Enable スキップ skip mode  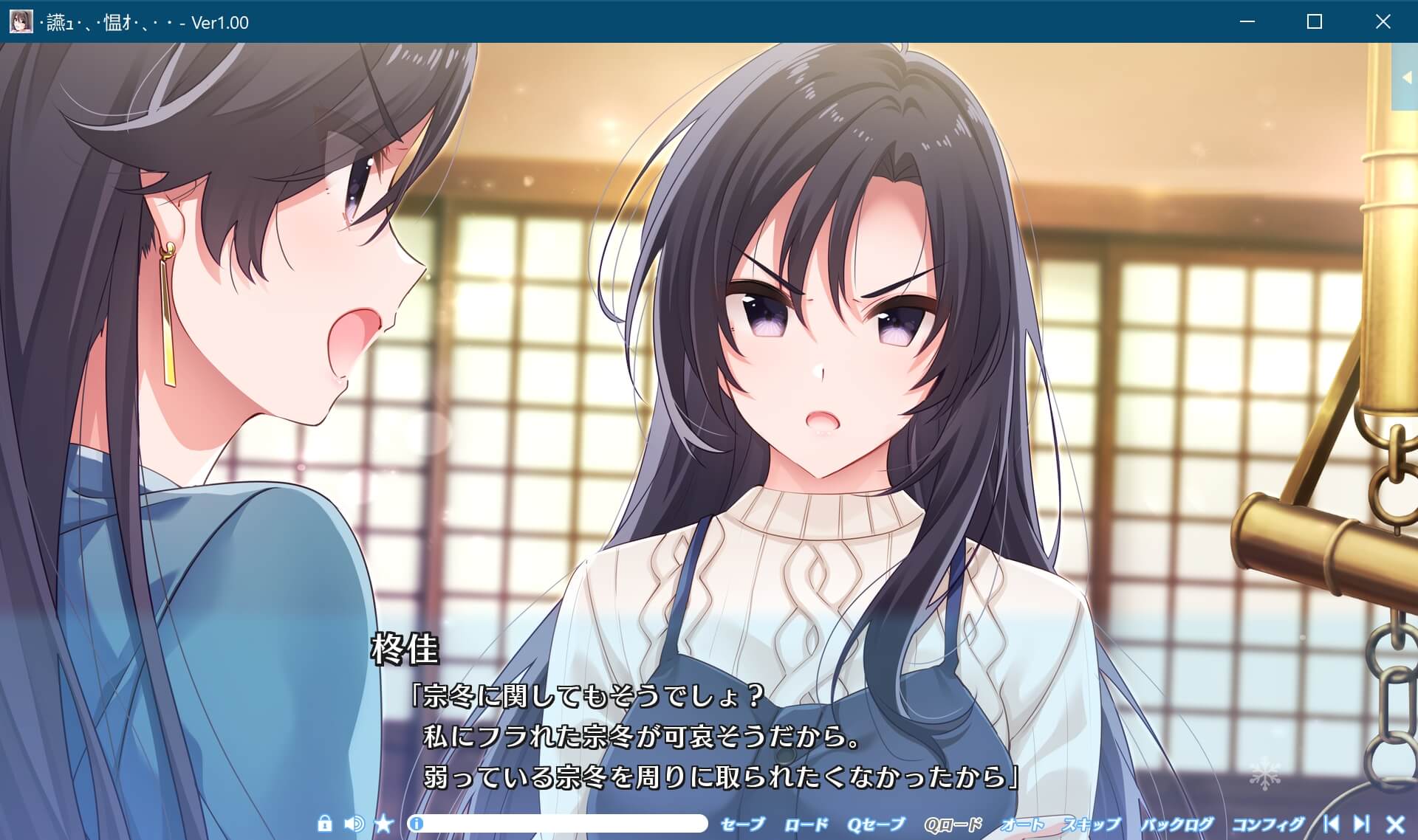(x=1091, y=823)
